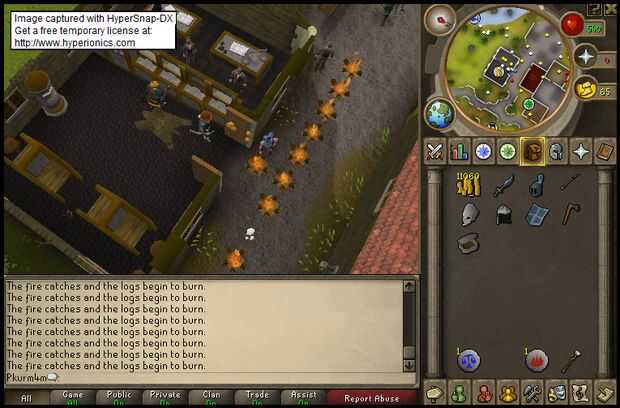Open the Assist chat filter
620x408 pixels.
tap(304, 397)
